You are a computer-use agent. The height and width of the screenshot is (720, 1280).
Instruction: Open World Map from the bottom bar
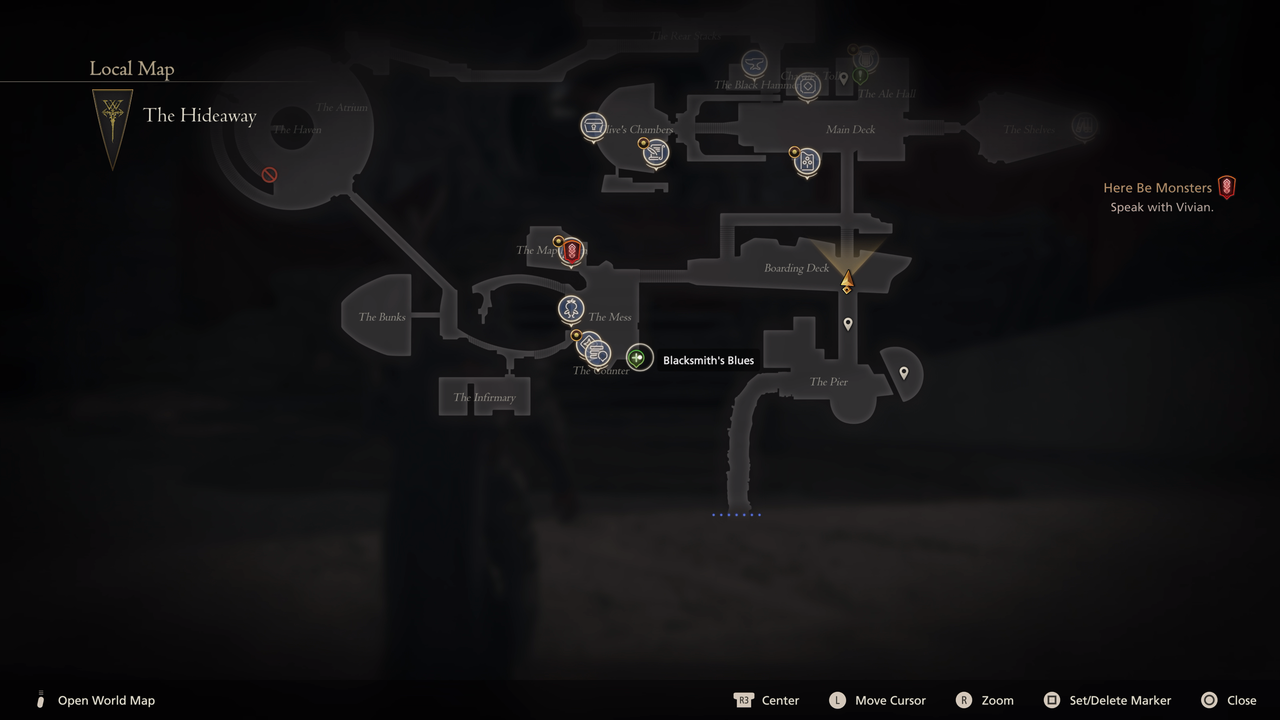(106, 700)
